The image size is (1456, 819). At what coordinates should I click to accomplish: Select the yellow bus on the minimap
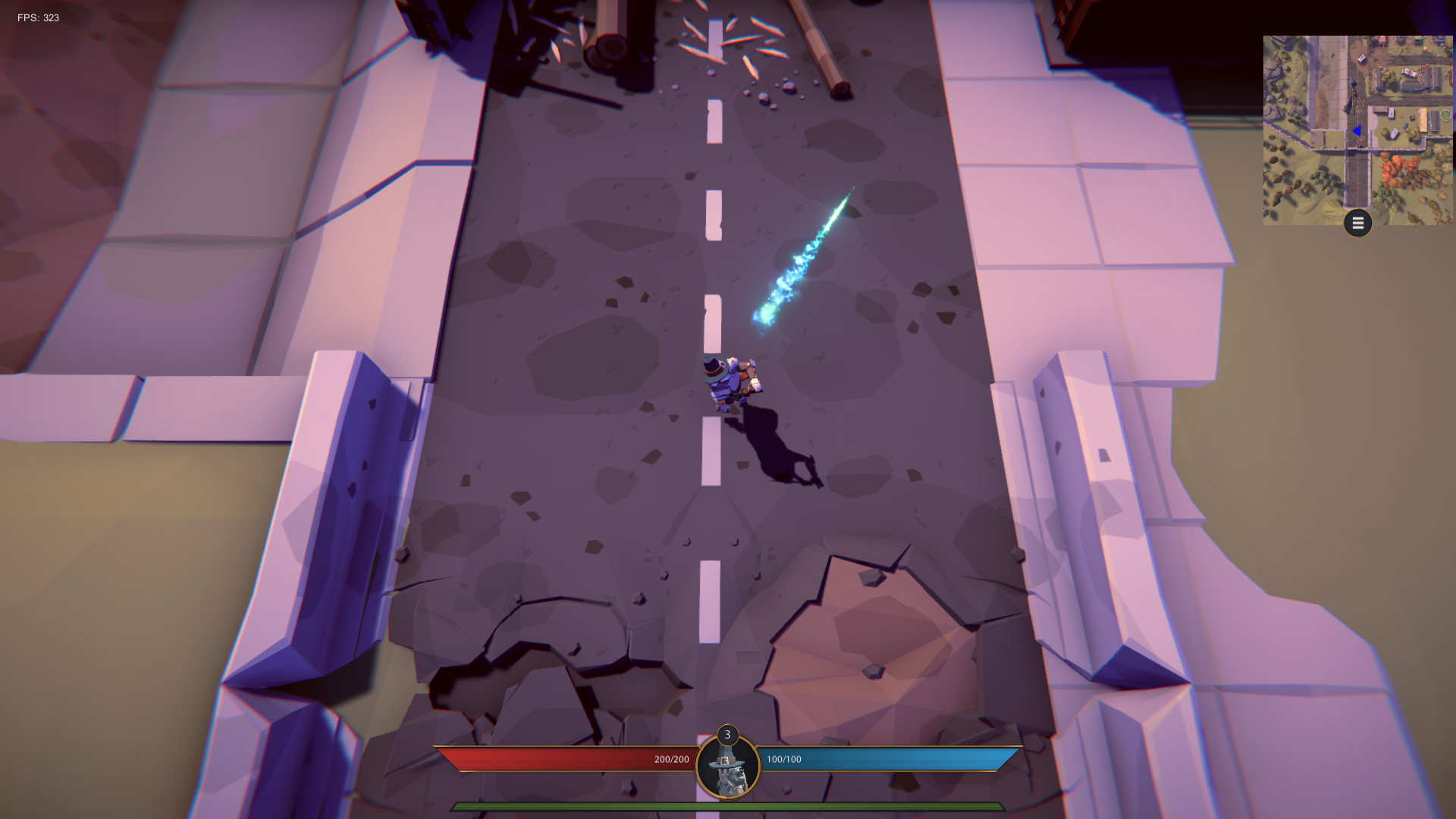(x=1422, y=120)
